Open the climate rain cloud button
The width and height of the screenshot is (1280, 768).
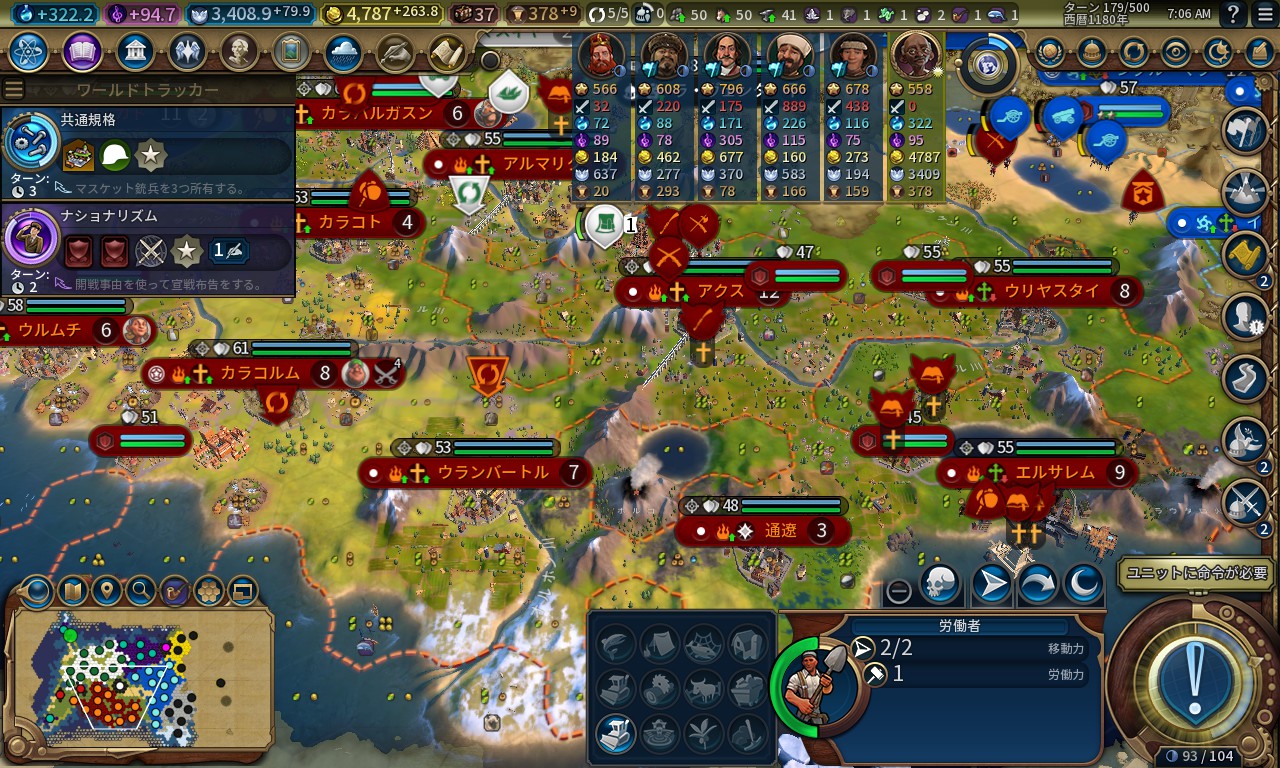pos(343,50)
